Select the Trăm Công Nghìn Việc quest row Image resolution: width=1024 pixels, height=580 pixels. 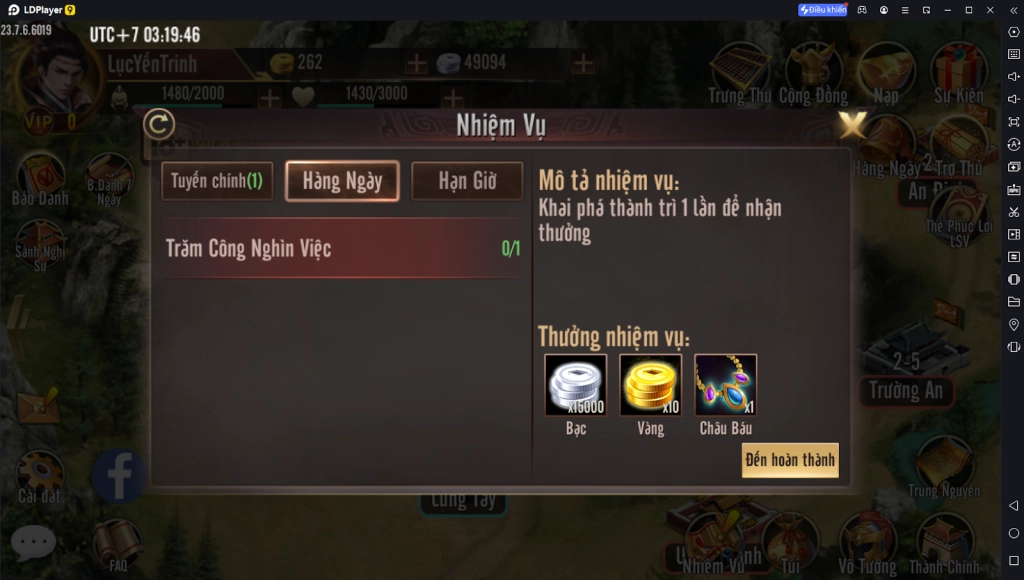342,249
